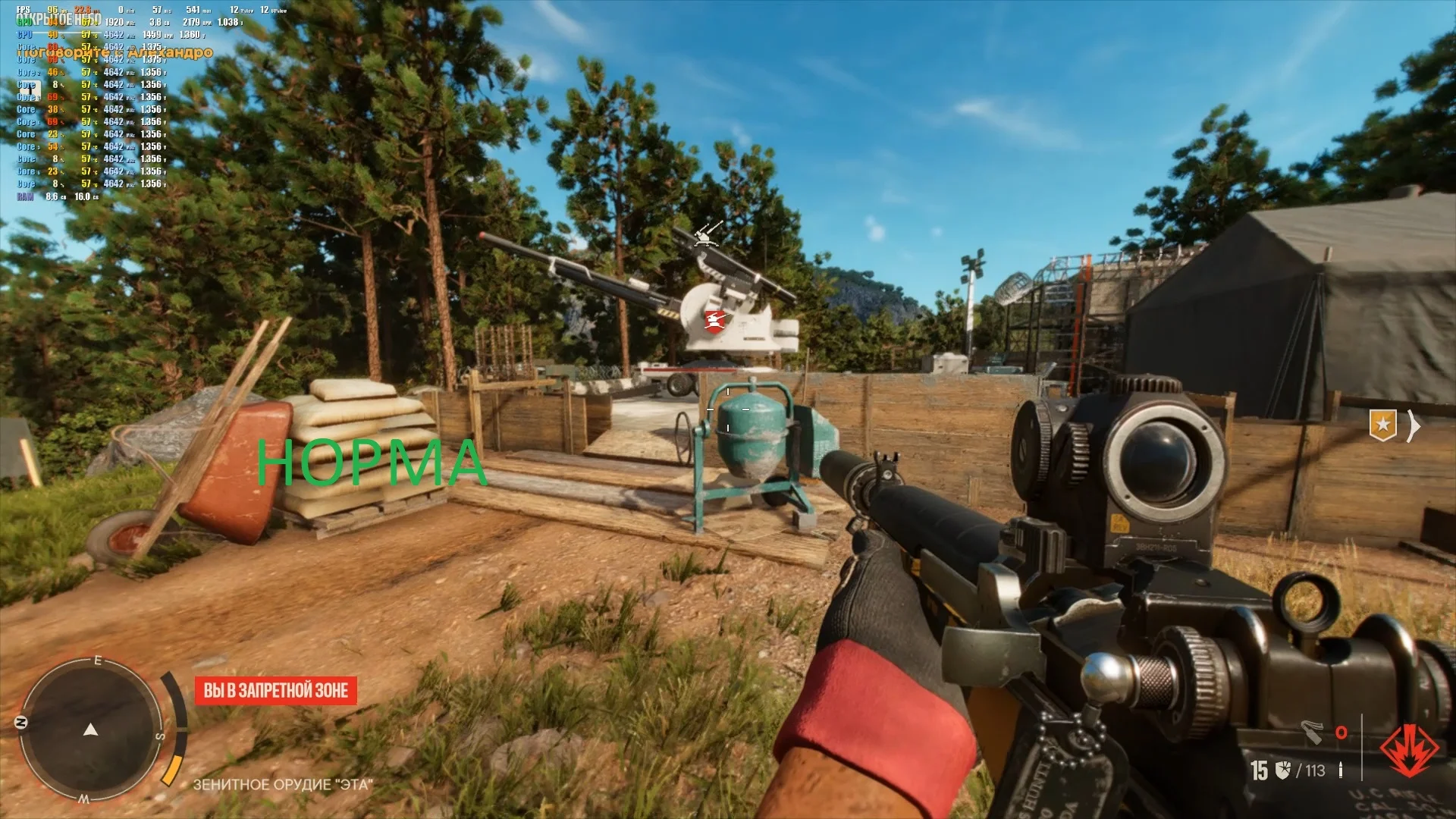
Task: Open the quest objective about Alejandro
Action: pos(115,52)
